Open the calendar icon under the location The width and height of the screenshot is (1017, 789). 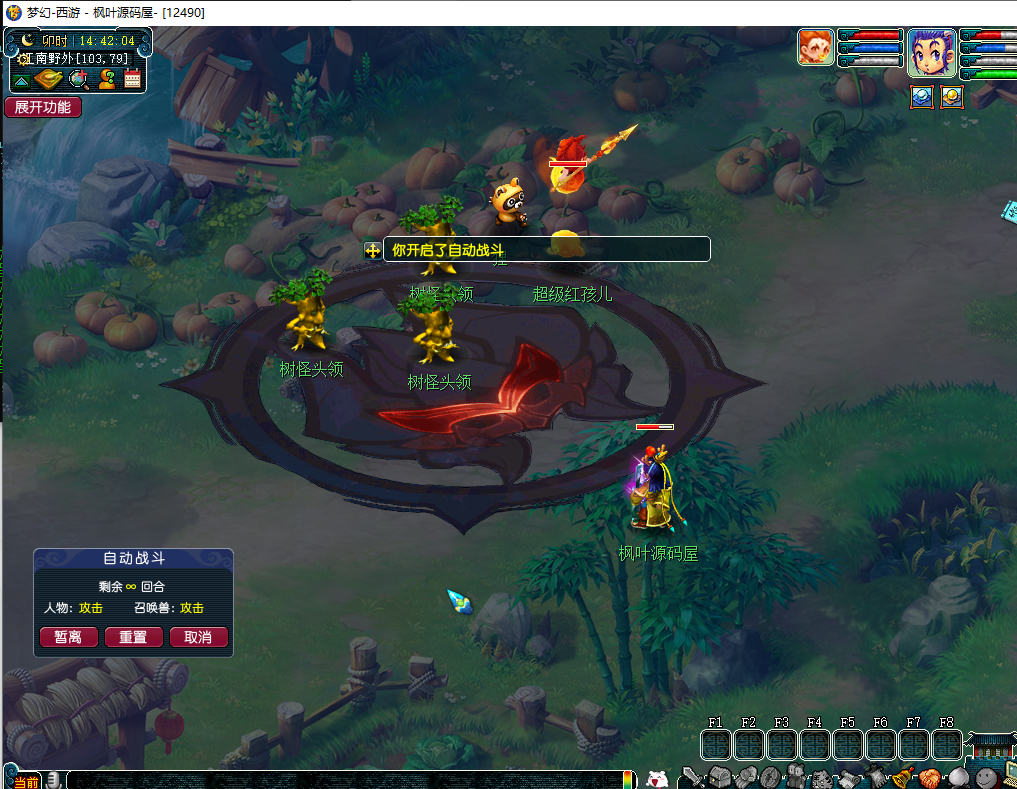(133, 79)
